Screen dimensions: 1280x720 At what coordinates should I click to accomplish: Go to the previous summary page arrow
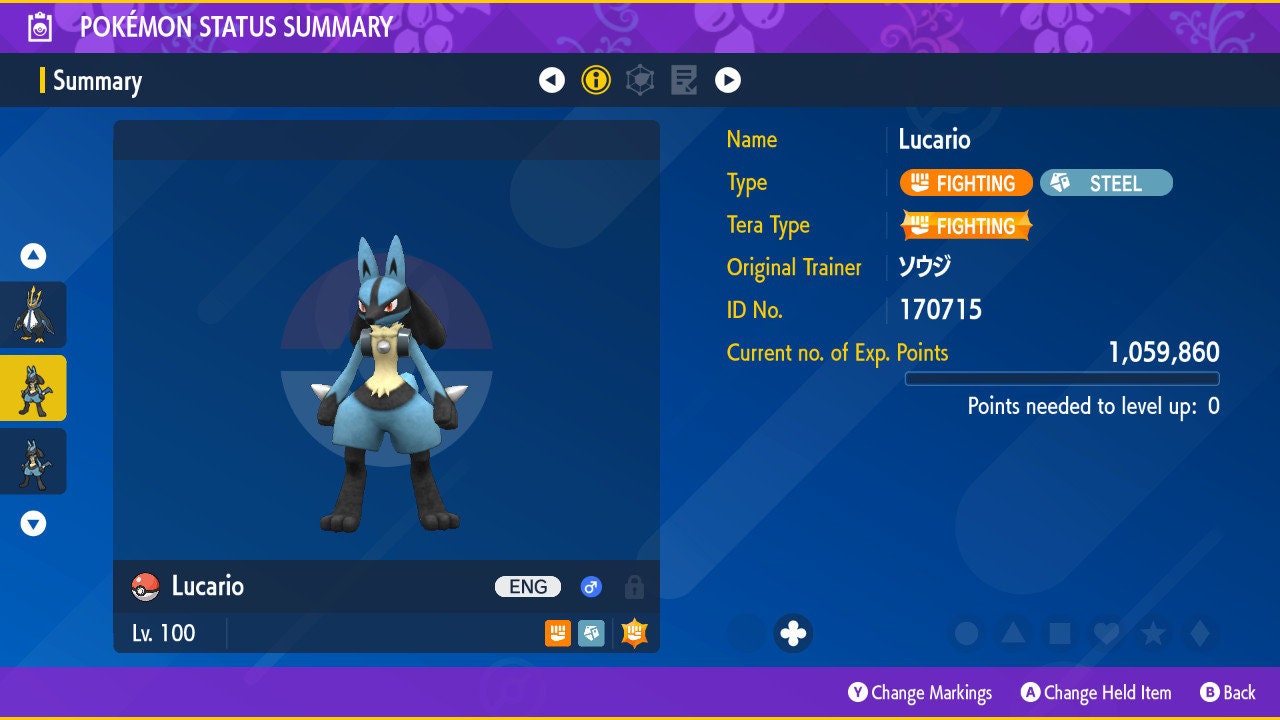pyautogui.click(x=552, y=80)
